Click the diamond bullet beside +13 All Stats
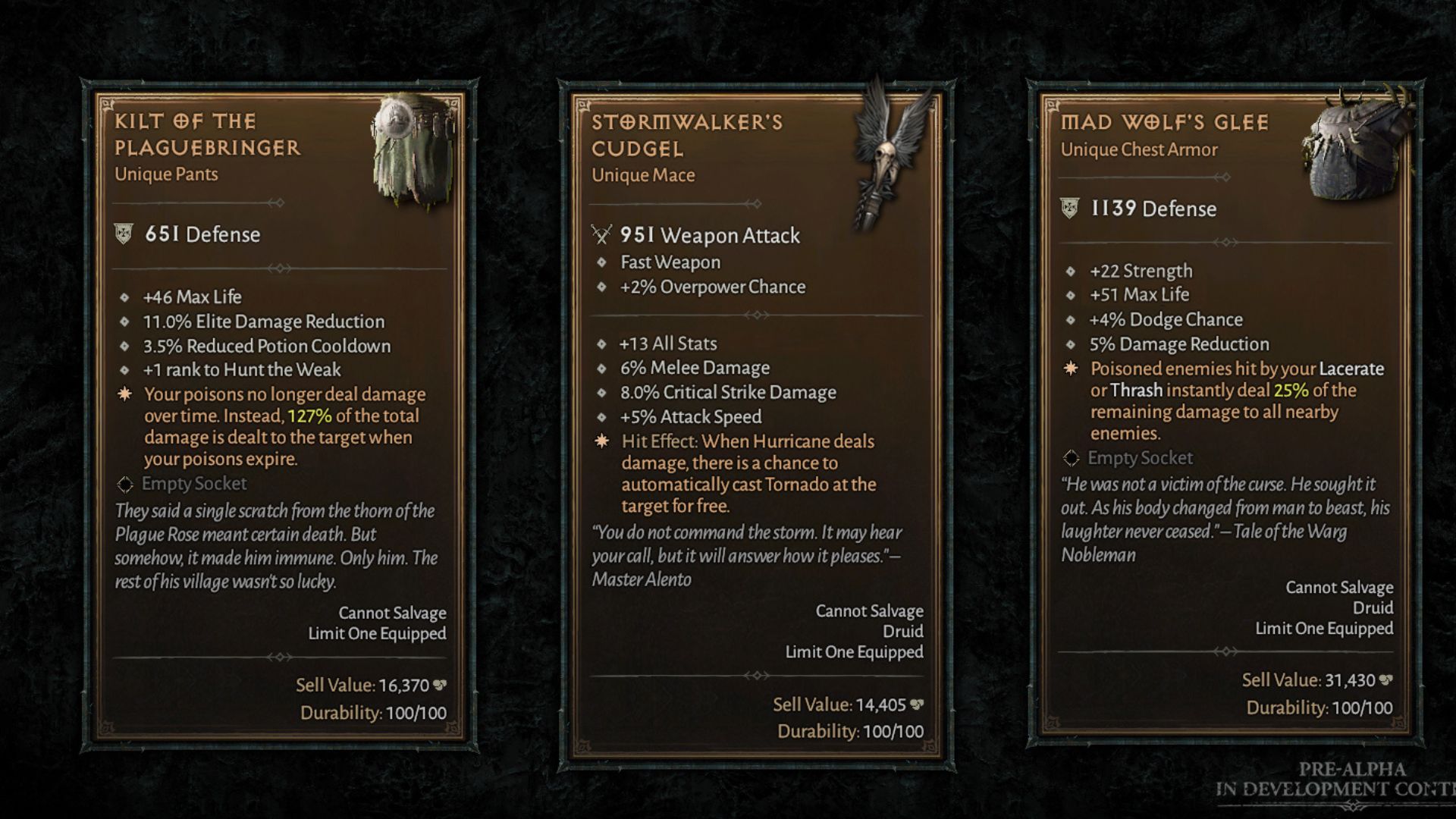Viewport: 1456px width, 819px height. [x=603, y=344]
